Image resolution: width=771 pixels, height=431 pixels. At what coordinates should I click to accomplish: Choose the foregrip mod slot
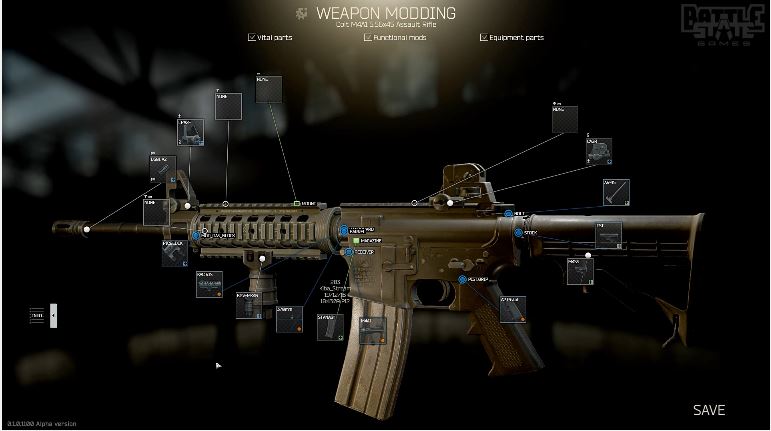coord(249,305)
